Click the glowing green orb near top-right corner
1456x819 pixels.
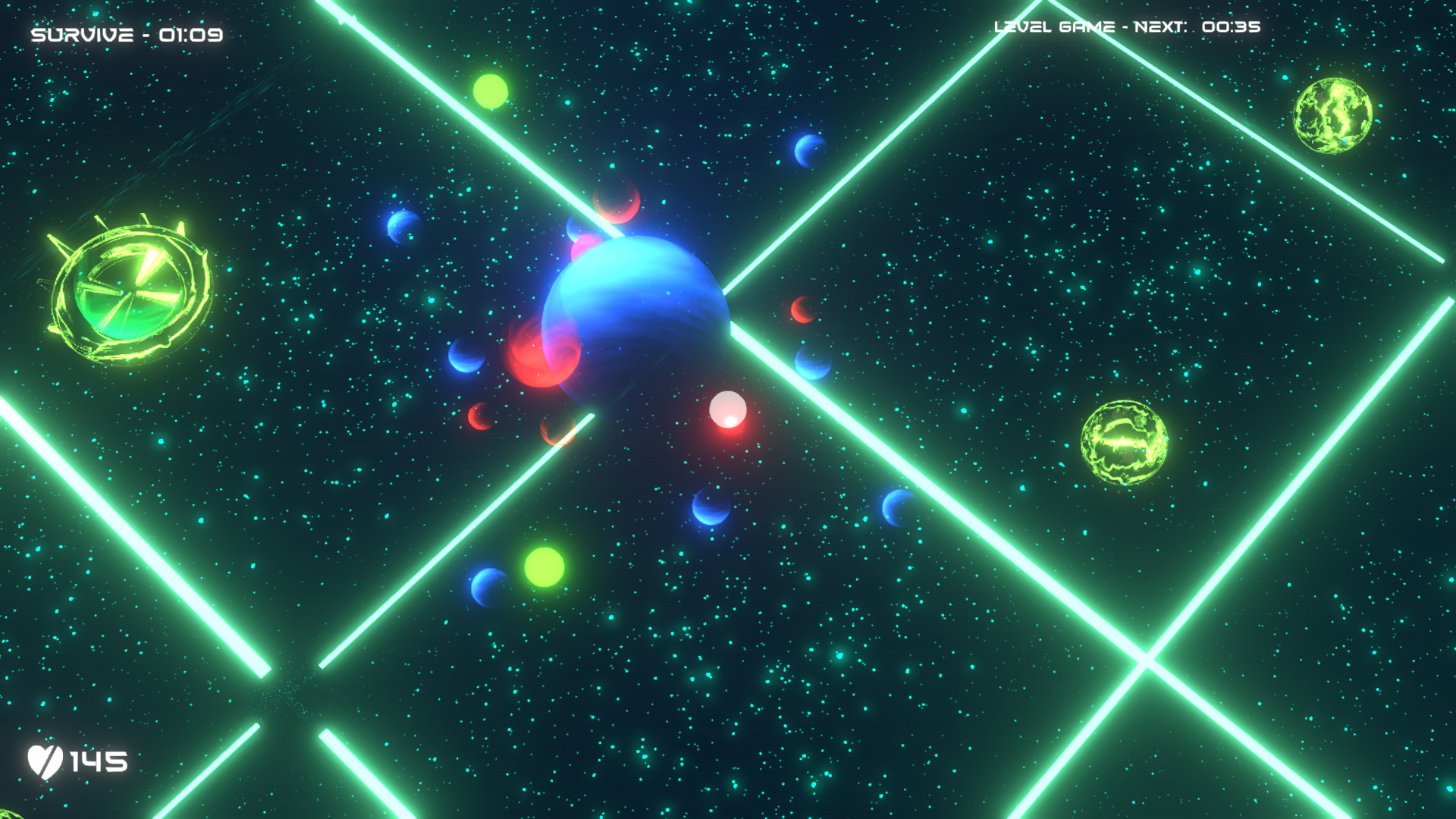1334,115
